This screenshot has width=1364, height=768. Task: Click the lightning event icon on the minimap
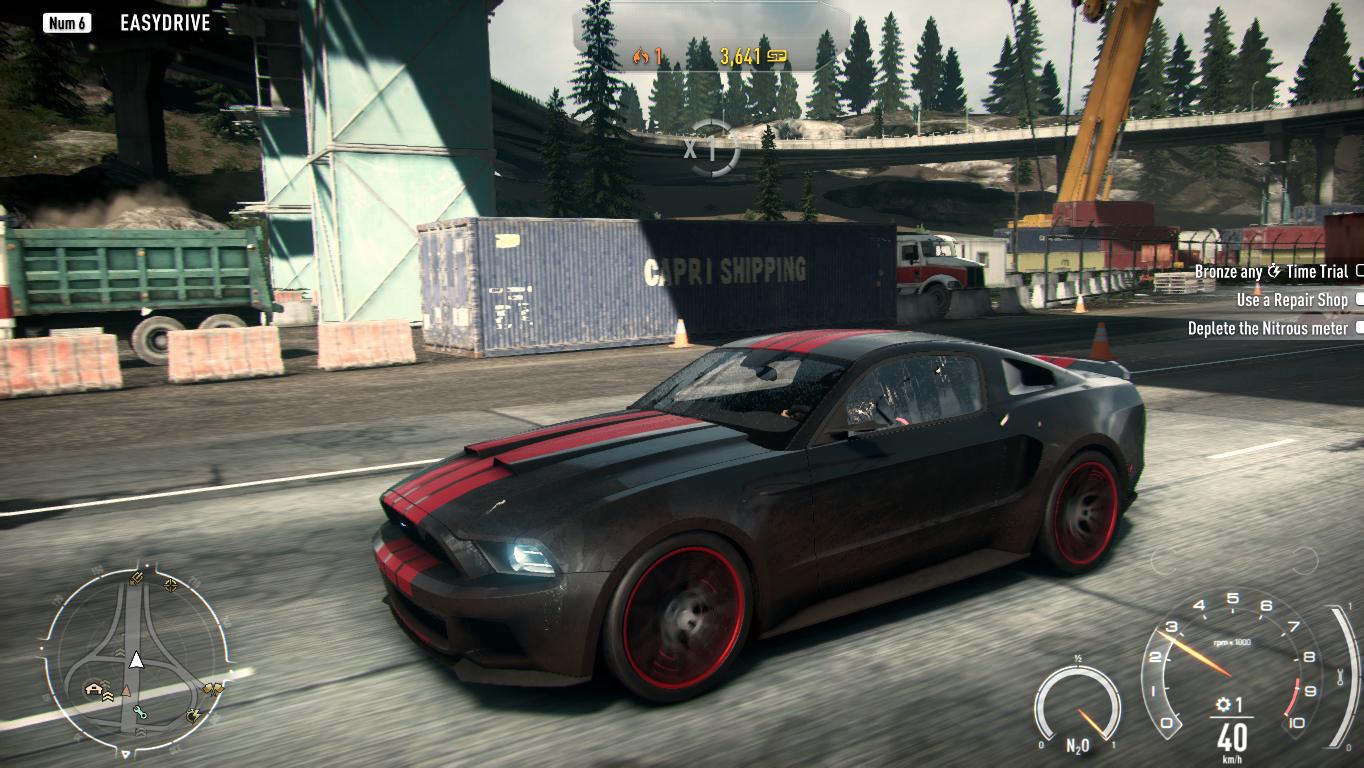[x=194, y=715]
